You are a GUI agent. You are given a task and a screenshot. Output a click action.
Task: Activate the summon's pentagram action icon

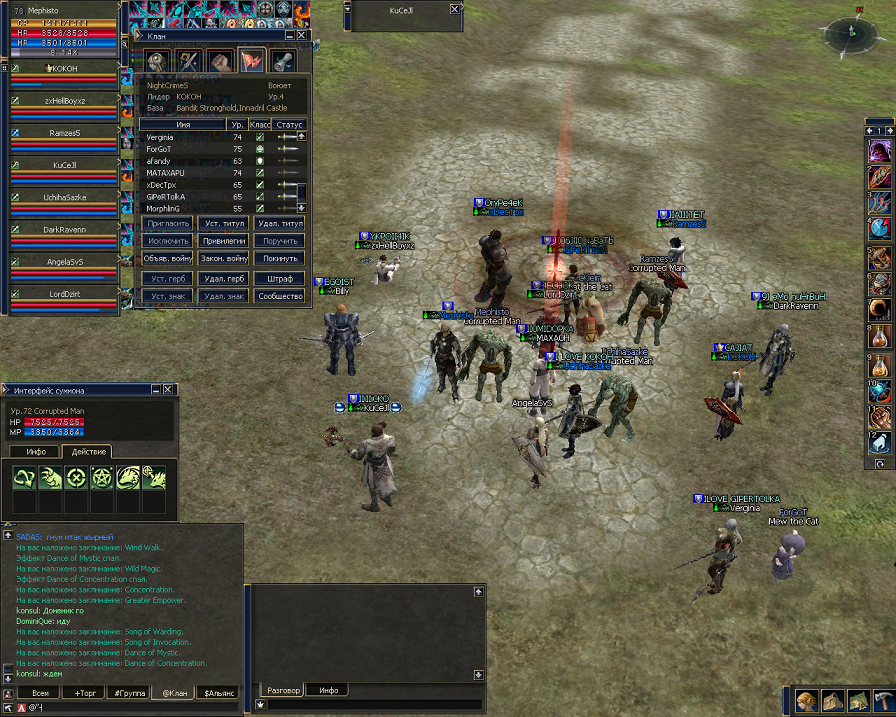[x=103, y=477]
